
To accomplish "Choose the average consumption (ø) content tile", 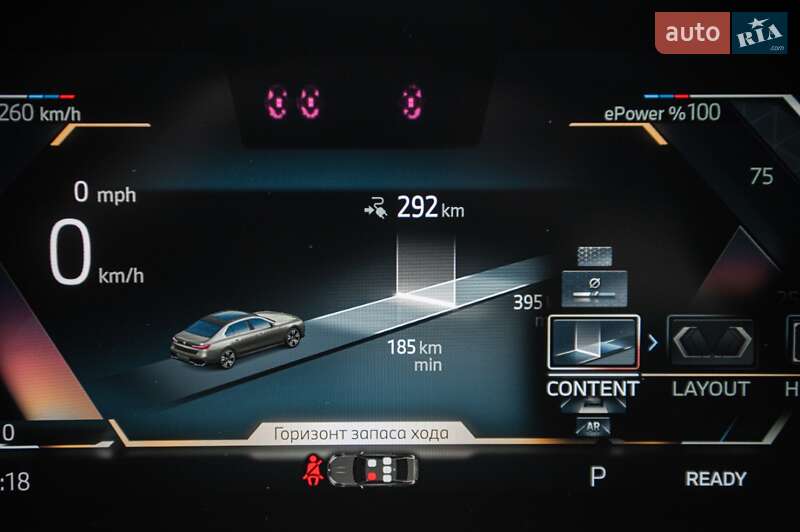I will click(x=594, y=287).
